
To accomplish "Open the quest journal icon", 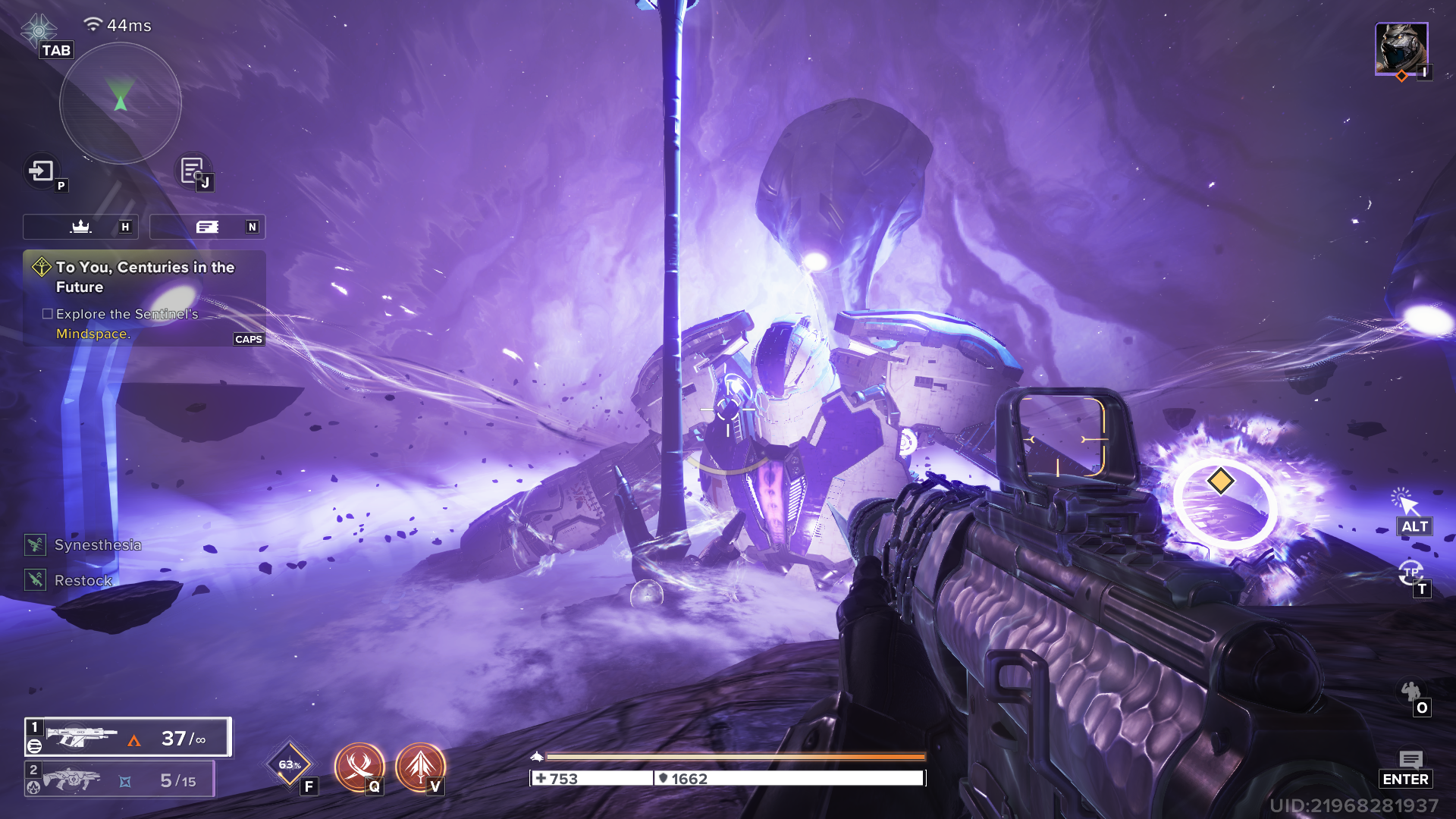I will [x=192, y=170].
